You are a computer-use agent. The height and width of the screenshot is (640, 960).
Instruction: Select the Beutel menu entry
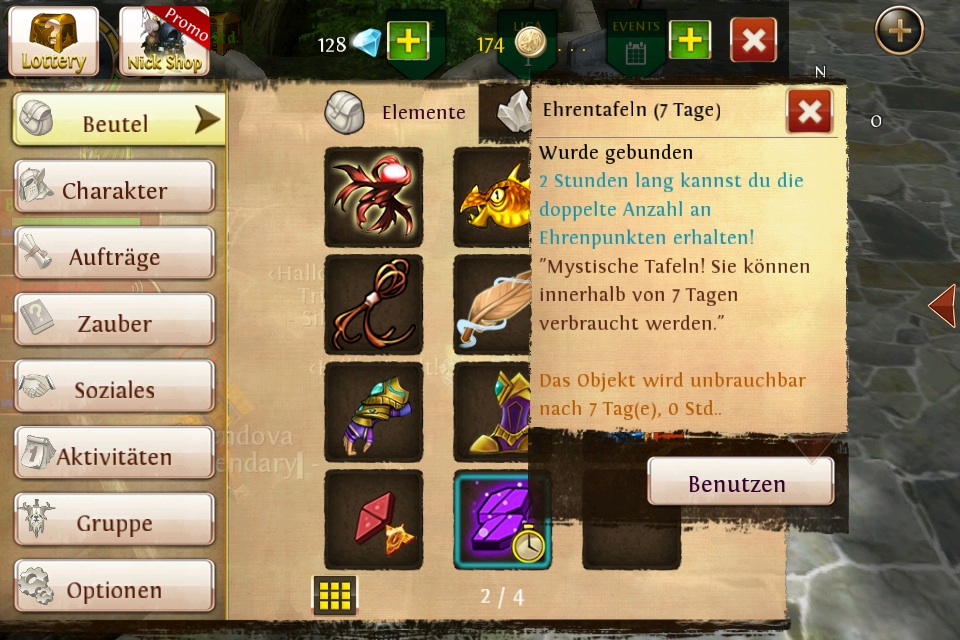118,122
